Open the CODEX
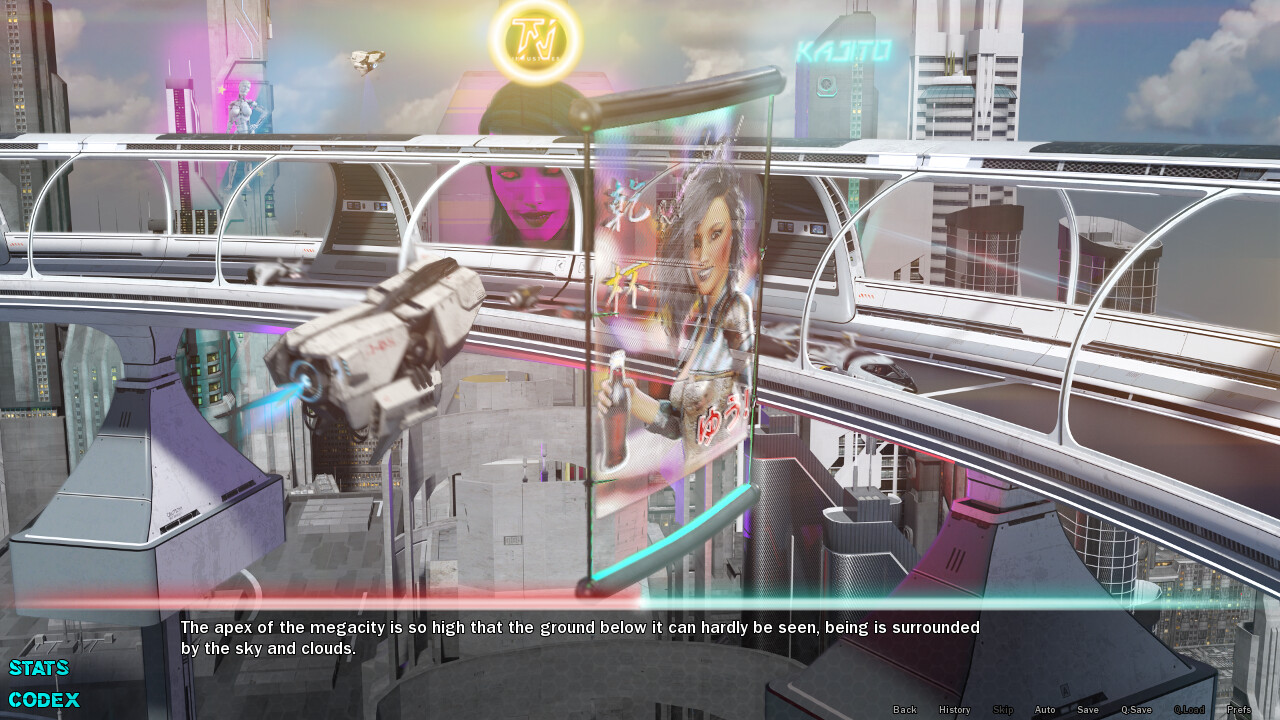This screenshot has height=720, width=1280. [x=44, y=700]
